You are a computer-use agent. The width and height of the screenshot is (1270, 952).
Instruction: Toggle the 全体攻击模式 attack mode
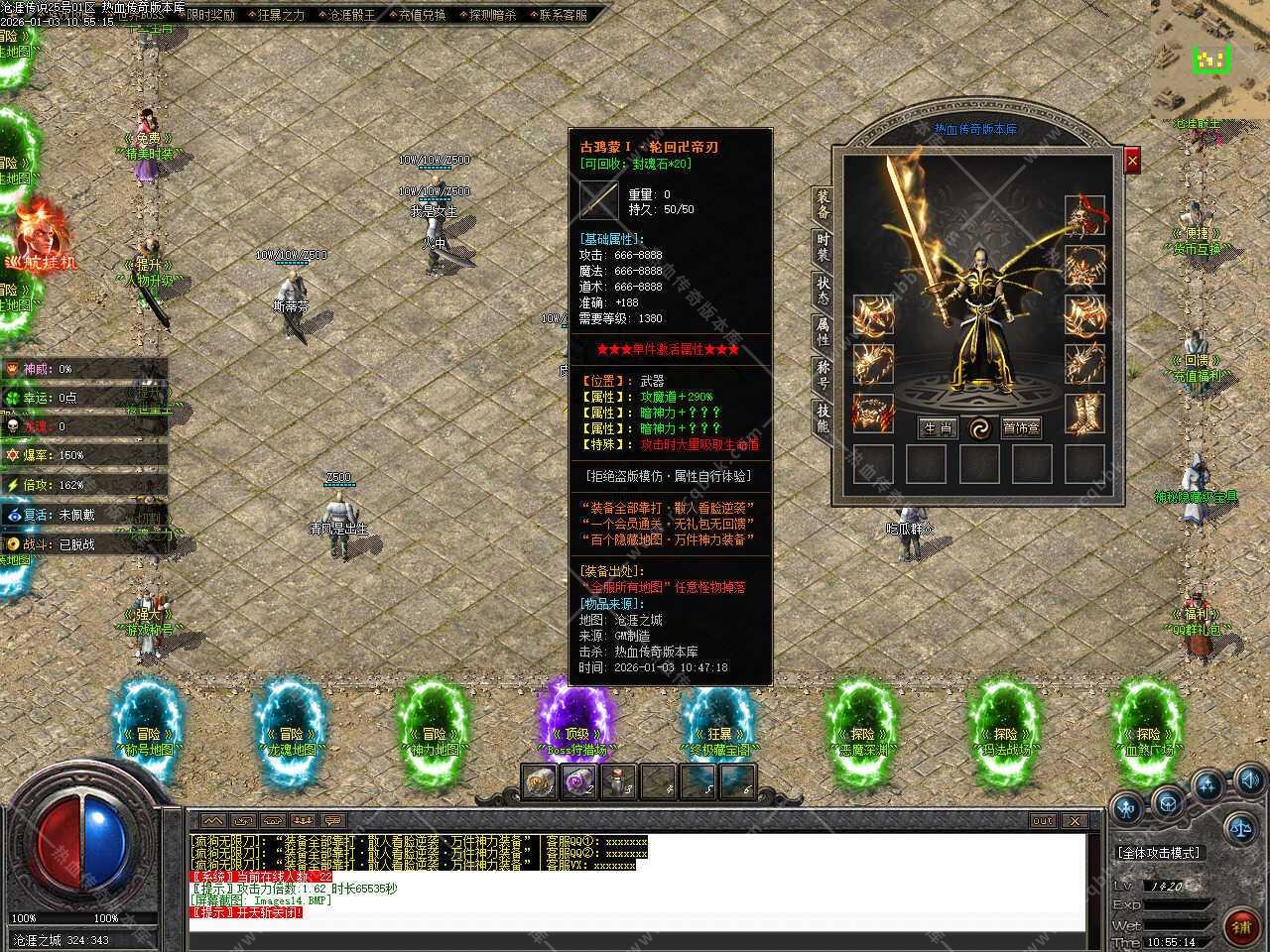tap(1159, 853)
